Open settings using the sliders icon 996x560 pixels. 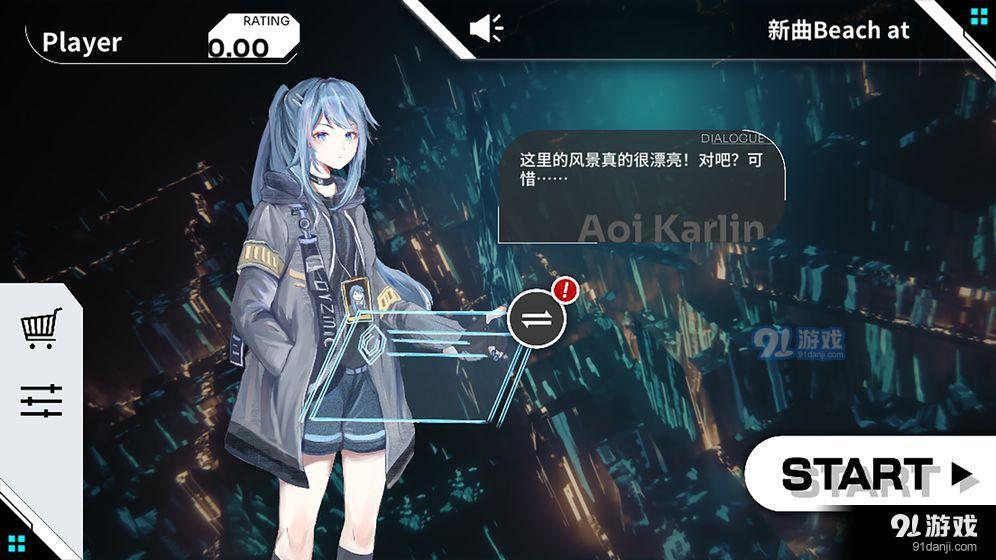(41, 401)
